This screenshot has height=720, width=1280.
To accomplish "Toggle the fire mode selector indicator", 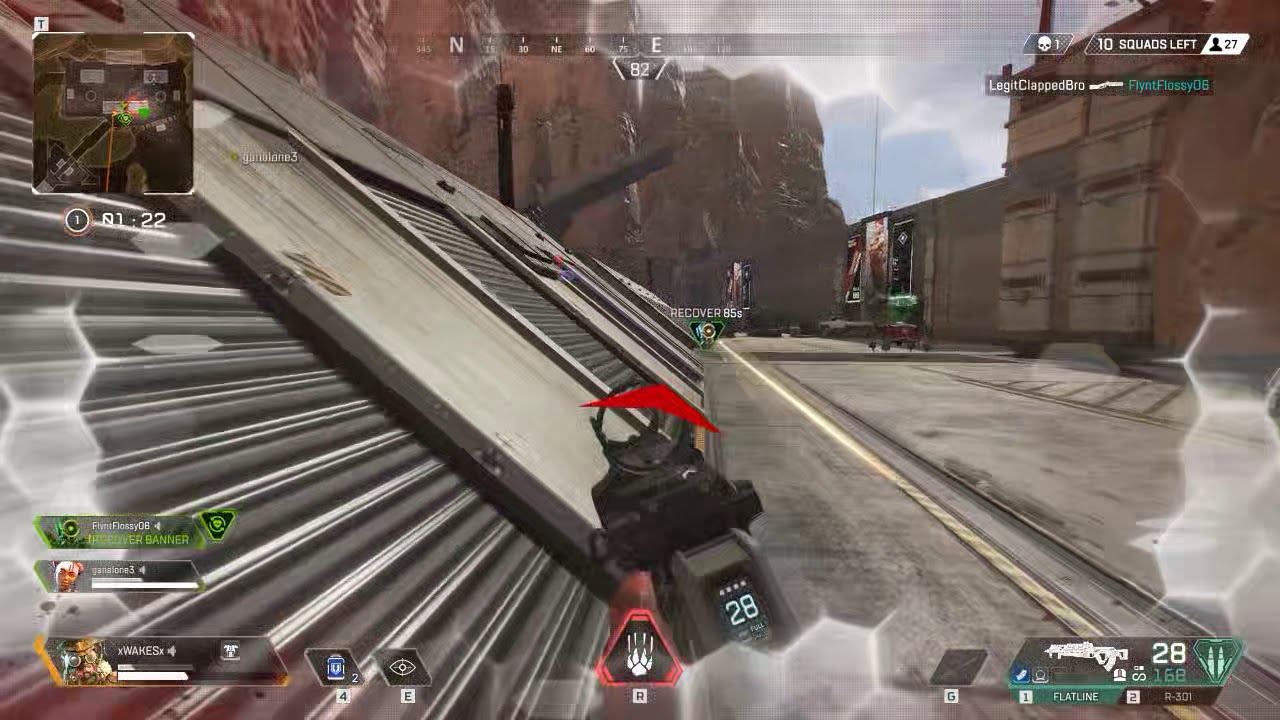I will coord(1139,674).
